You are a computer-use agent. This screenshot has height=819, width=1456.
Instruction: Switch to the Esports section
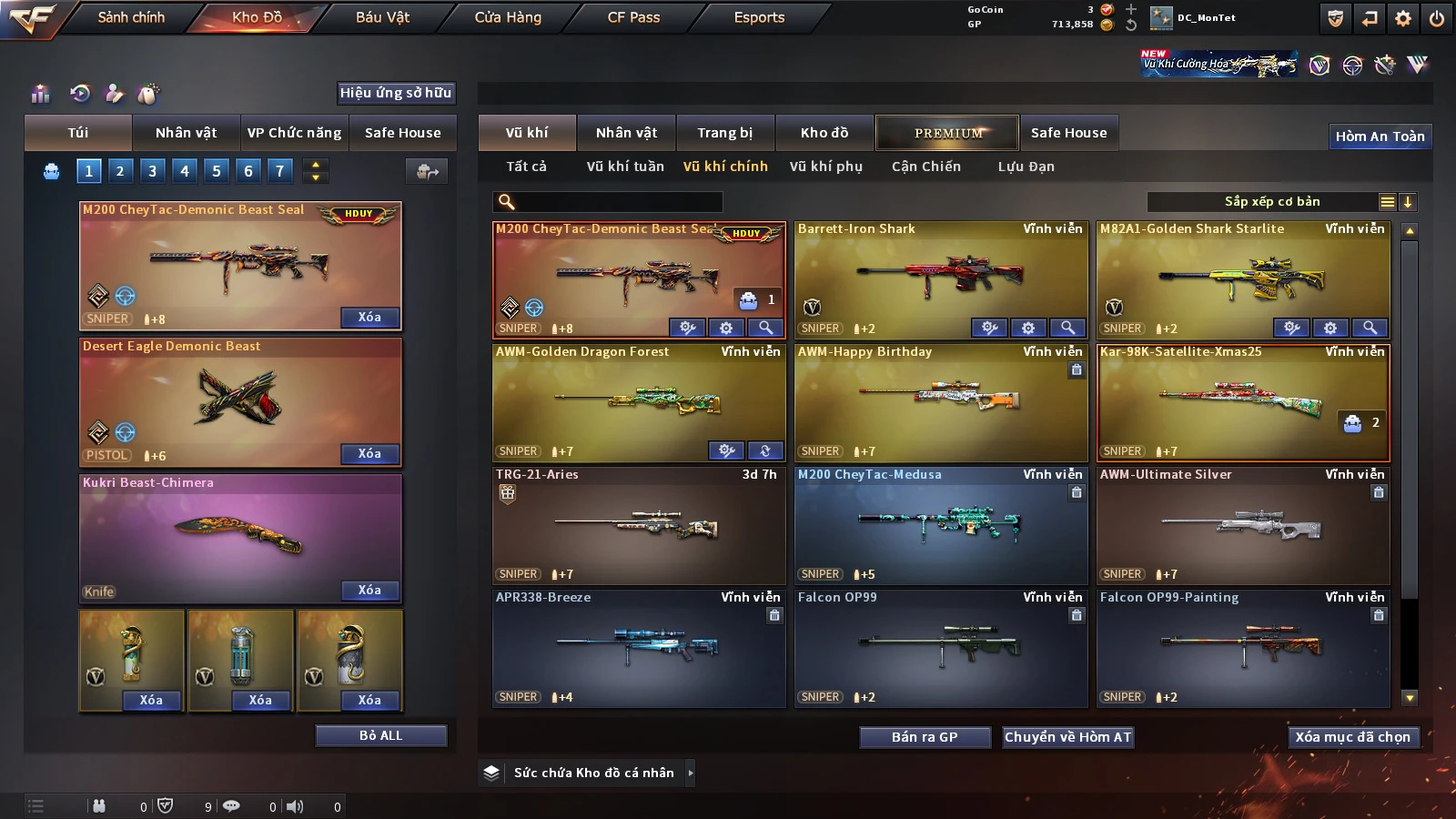(x=759, y=17)
